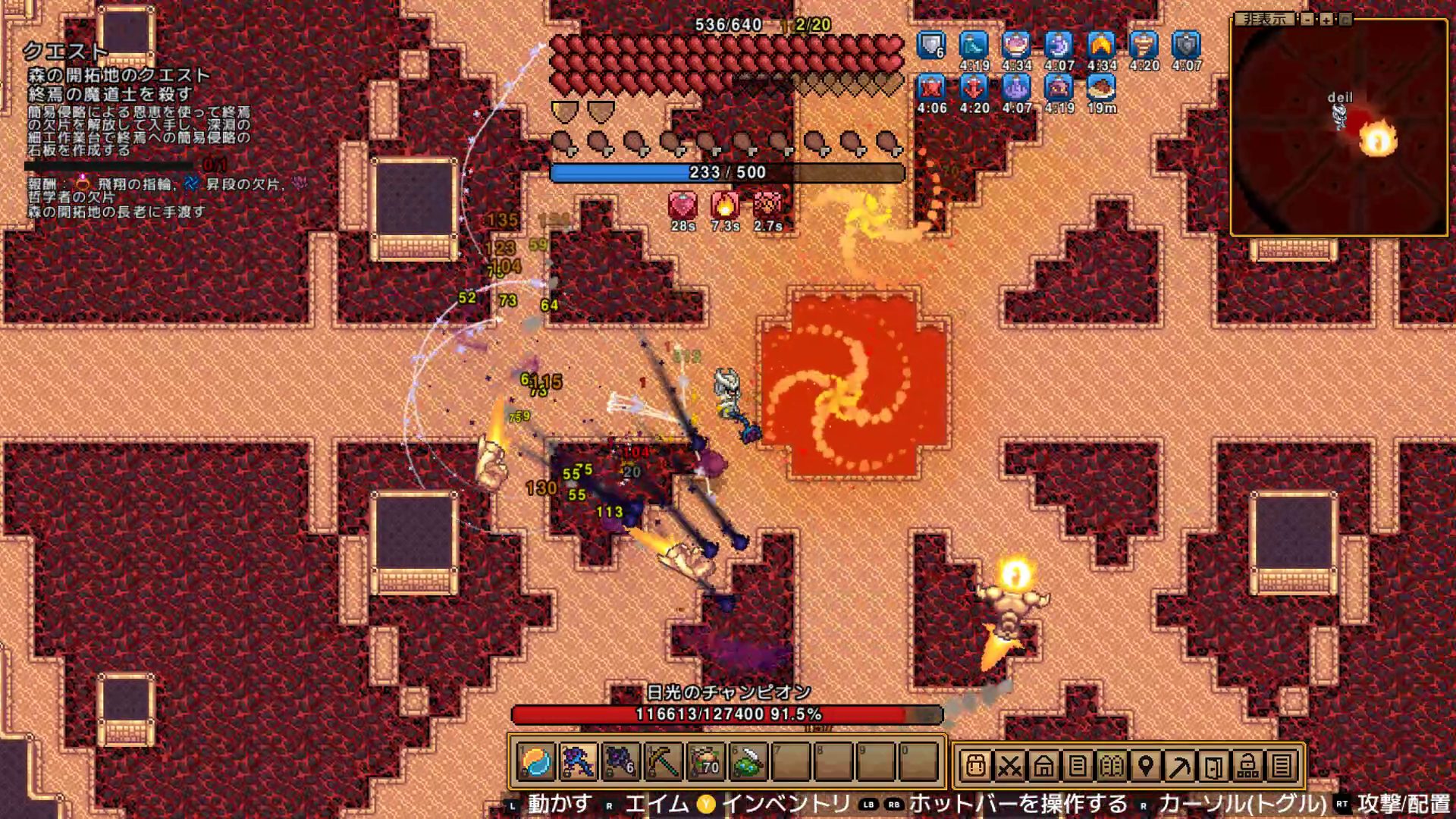This screenshot has height=819, width=1456.
Task: Open the crossed swords equipment menu
Action: click(x=1009, y=767)
